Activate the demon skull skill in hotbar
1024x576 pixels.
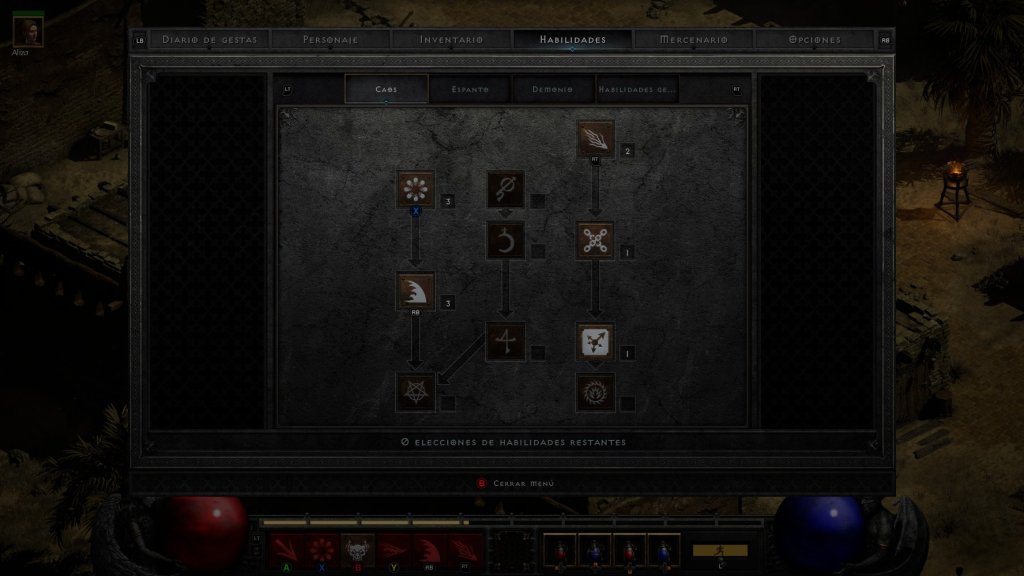[x=357, y=549]
